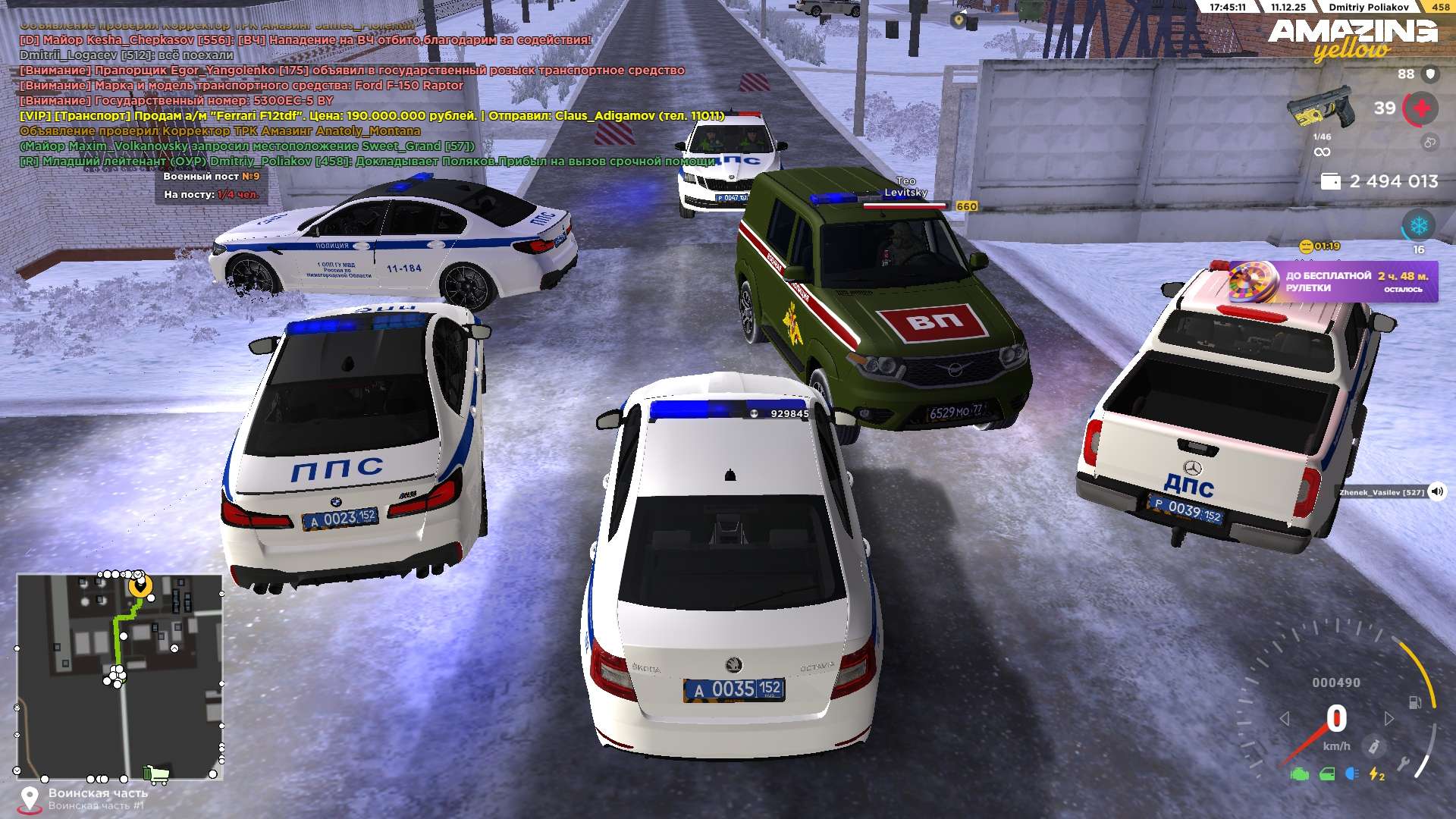Click the yellow lightning bolt icon
This screenshot has width=1456, height=819.
[1376, 774]
